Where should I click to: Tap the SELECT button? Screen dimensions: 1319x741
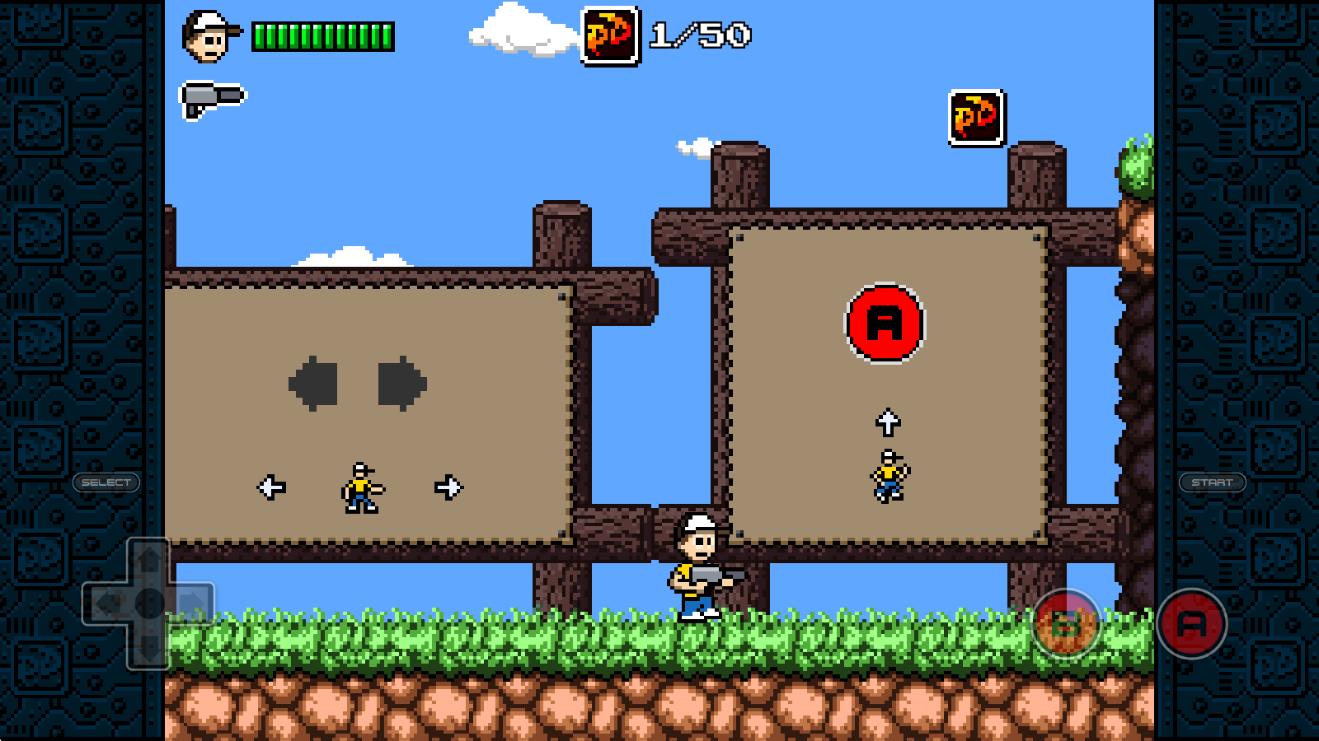106,482
